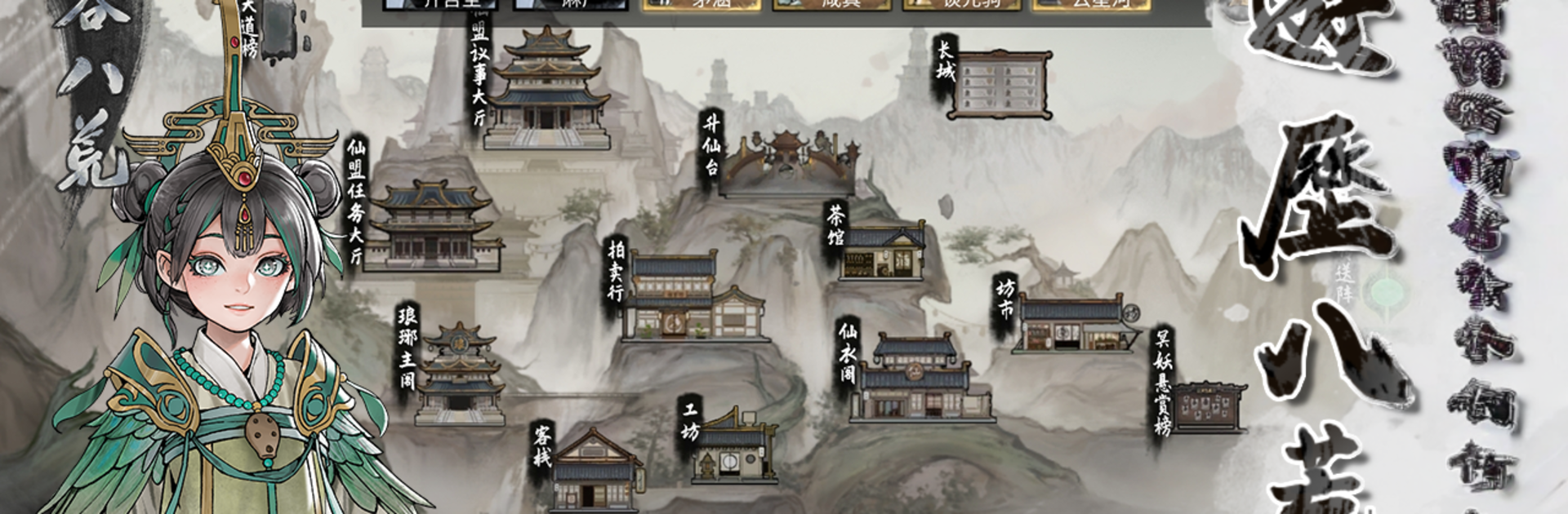Enter the 仙衣阁 pavilion shop
This screenshot has height=514, width=1568.
(x=919, y=379)
